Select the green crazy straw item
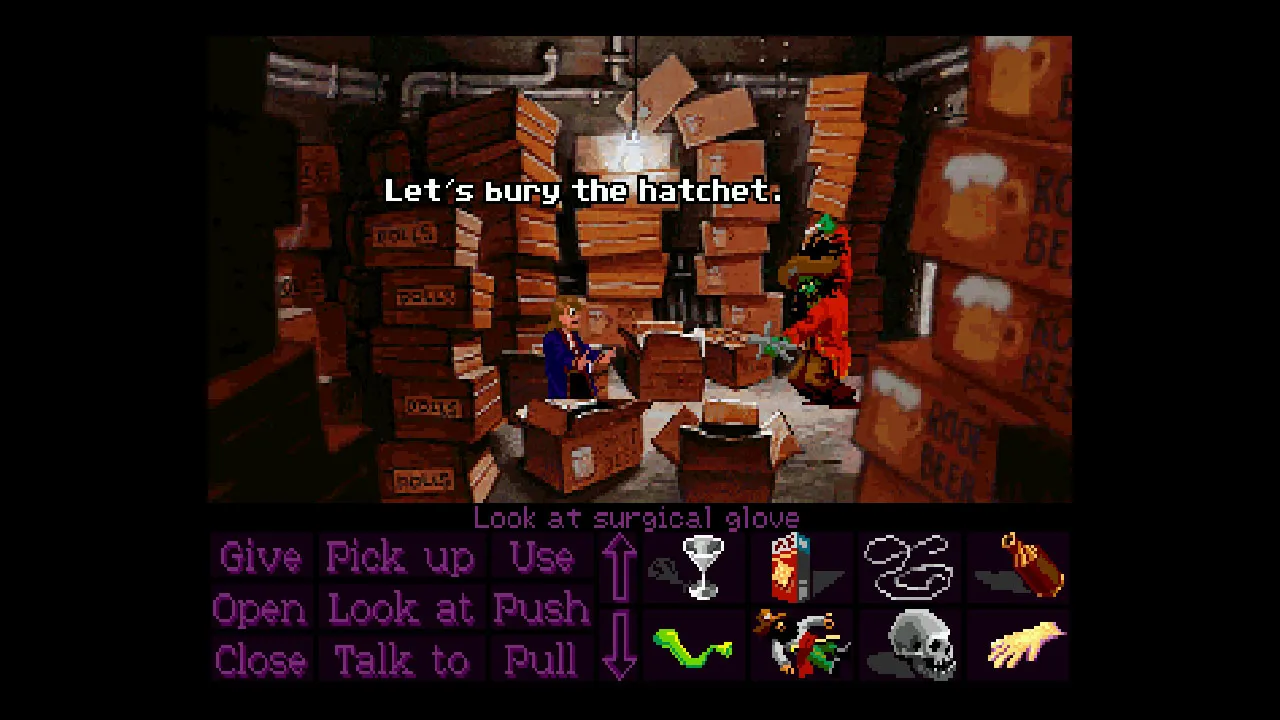The width and height of the screenshot is (1280, 720). [x=694, y=643]
